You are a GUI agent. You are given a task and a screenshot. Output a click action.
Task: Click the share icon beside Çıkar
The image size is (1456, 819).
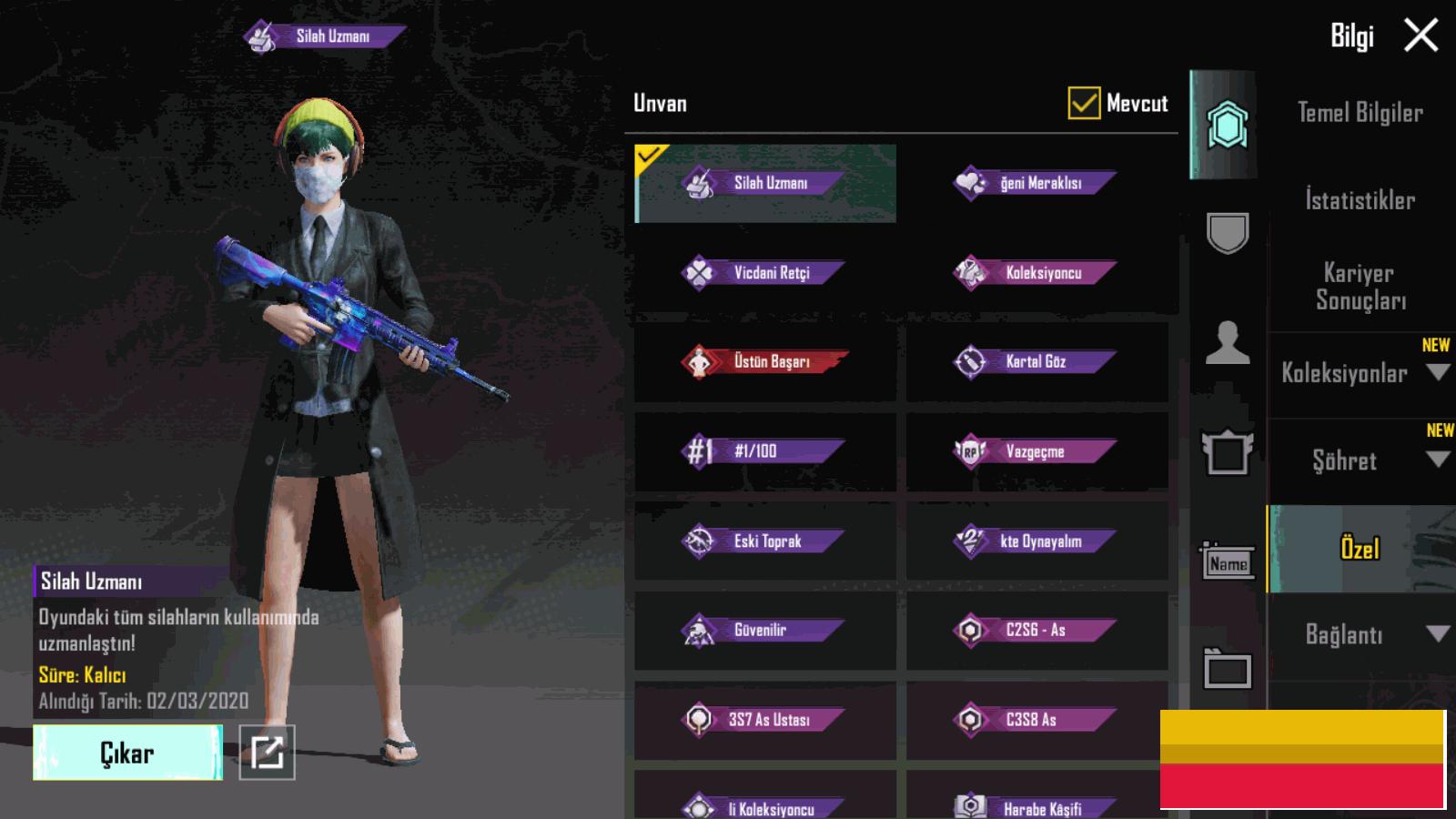tap(267, 753)
